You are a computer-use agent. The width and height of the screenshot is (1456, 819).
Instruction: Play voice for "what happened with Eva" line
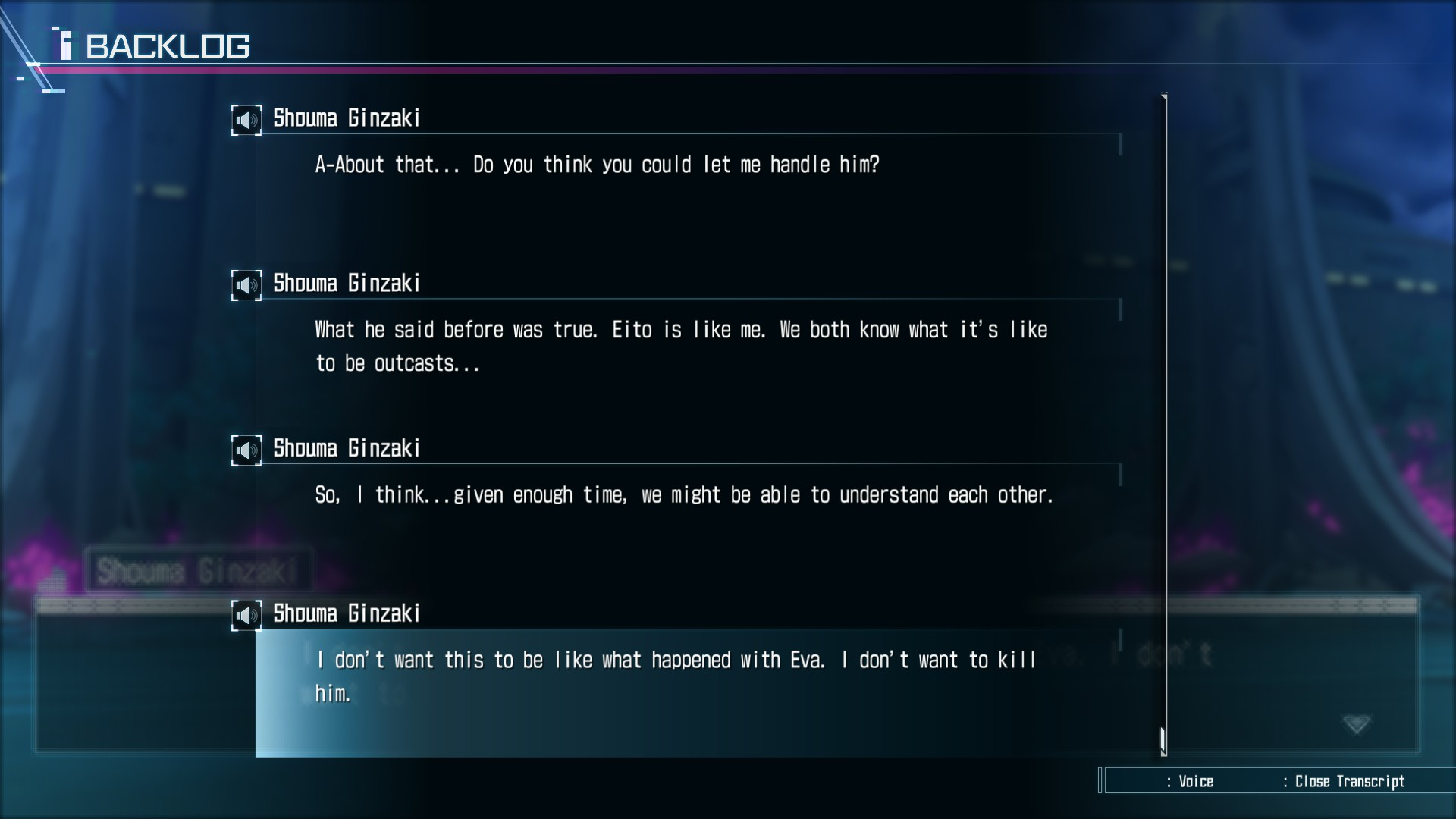click(x=246, y=615)
